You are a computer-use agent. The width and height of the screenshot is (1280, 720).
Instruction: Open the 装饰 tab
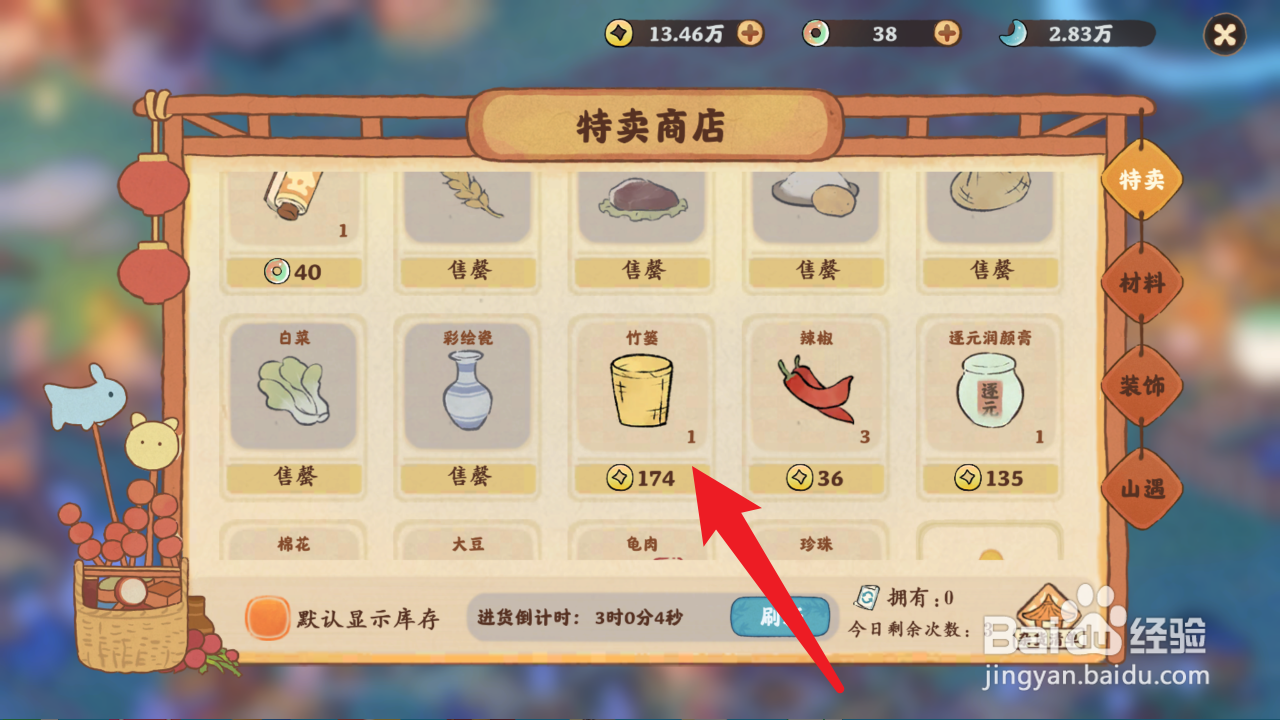coord(1143,385)
